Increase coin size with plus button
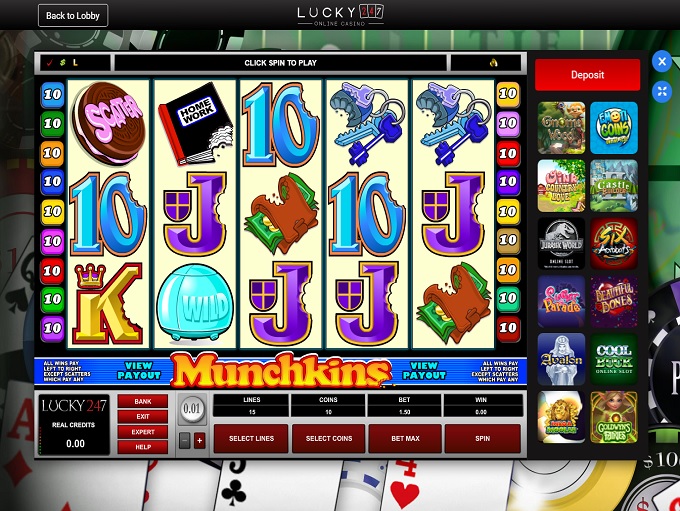 coord(199,440)
